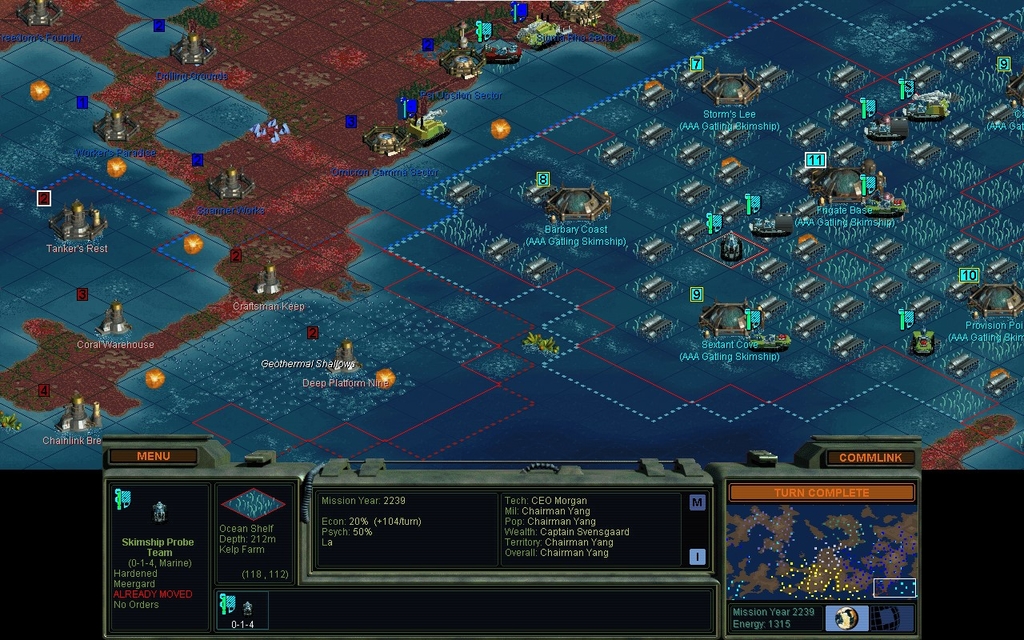This screenshot has height=640, width=1024.
Task: Select the Skimship Probe Team portrait
Action: [x=158, y=512]
